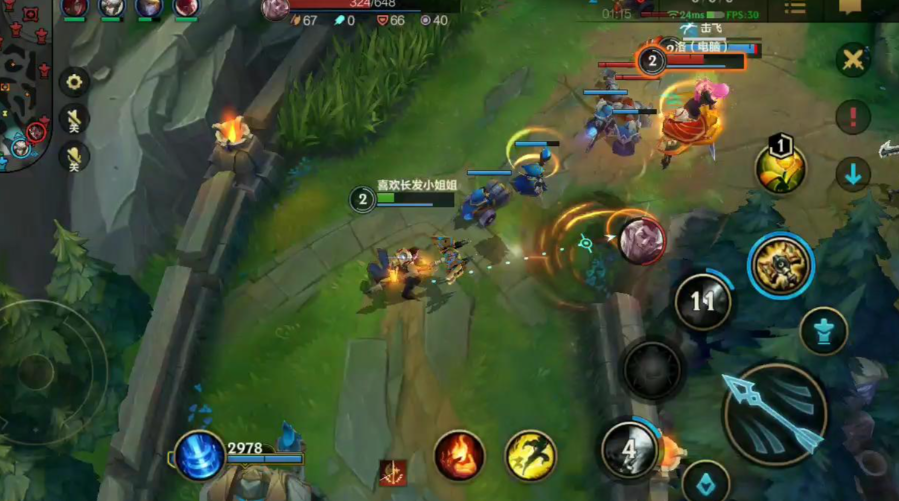Viewport: 899px width, 501px height.
Task: Target minions with the blue minion button
Action: click(706, 480)
